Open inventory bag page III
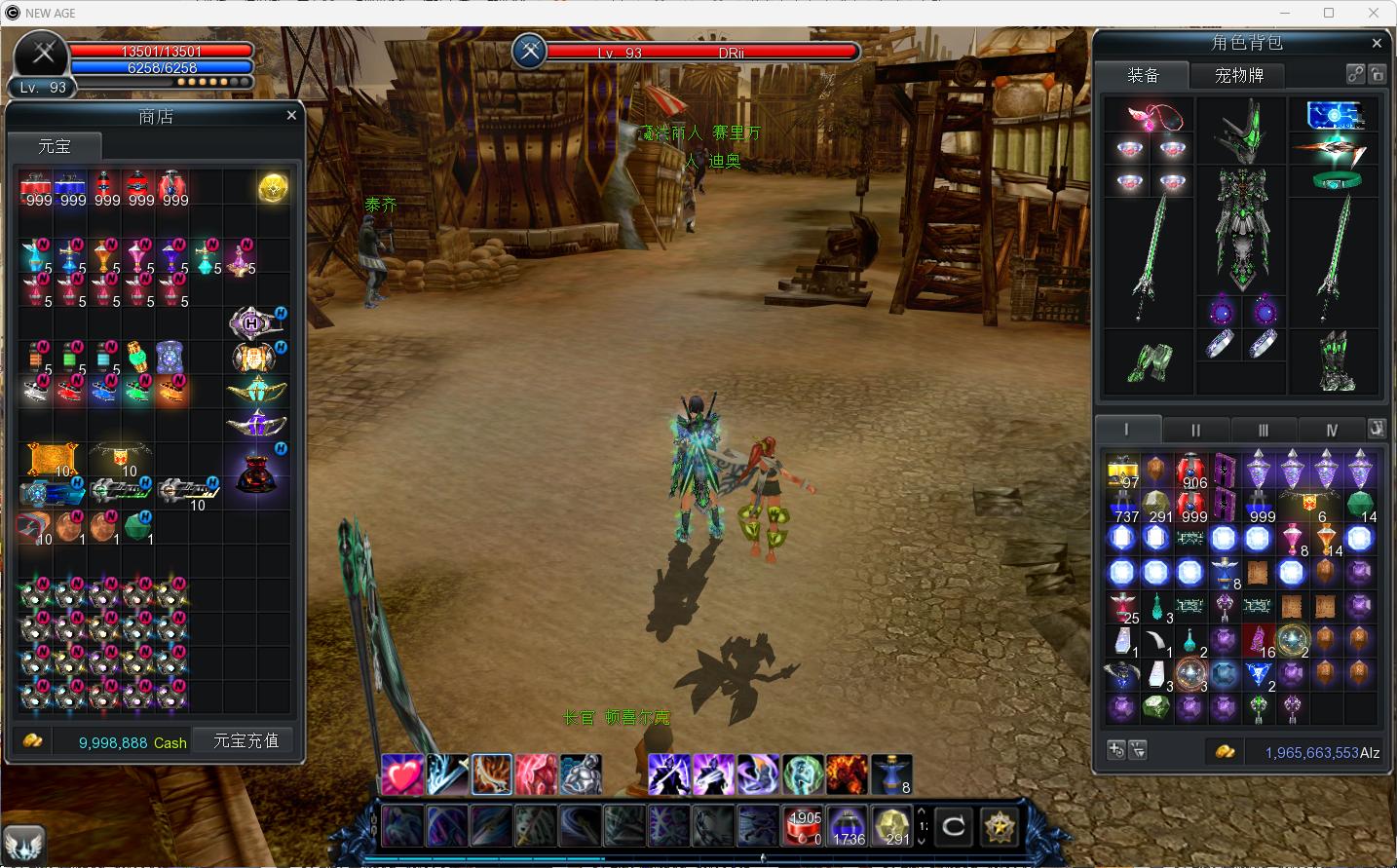 (1263, 430)
